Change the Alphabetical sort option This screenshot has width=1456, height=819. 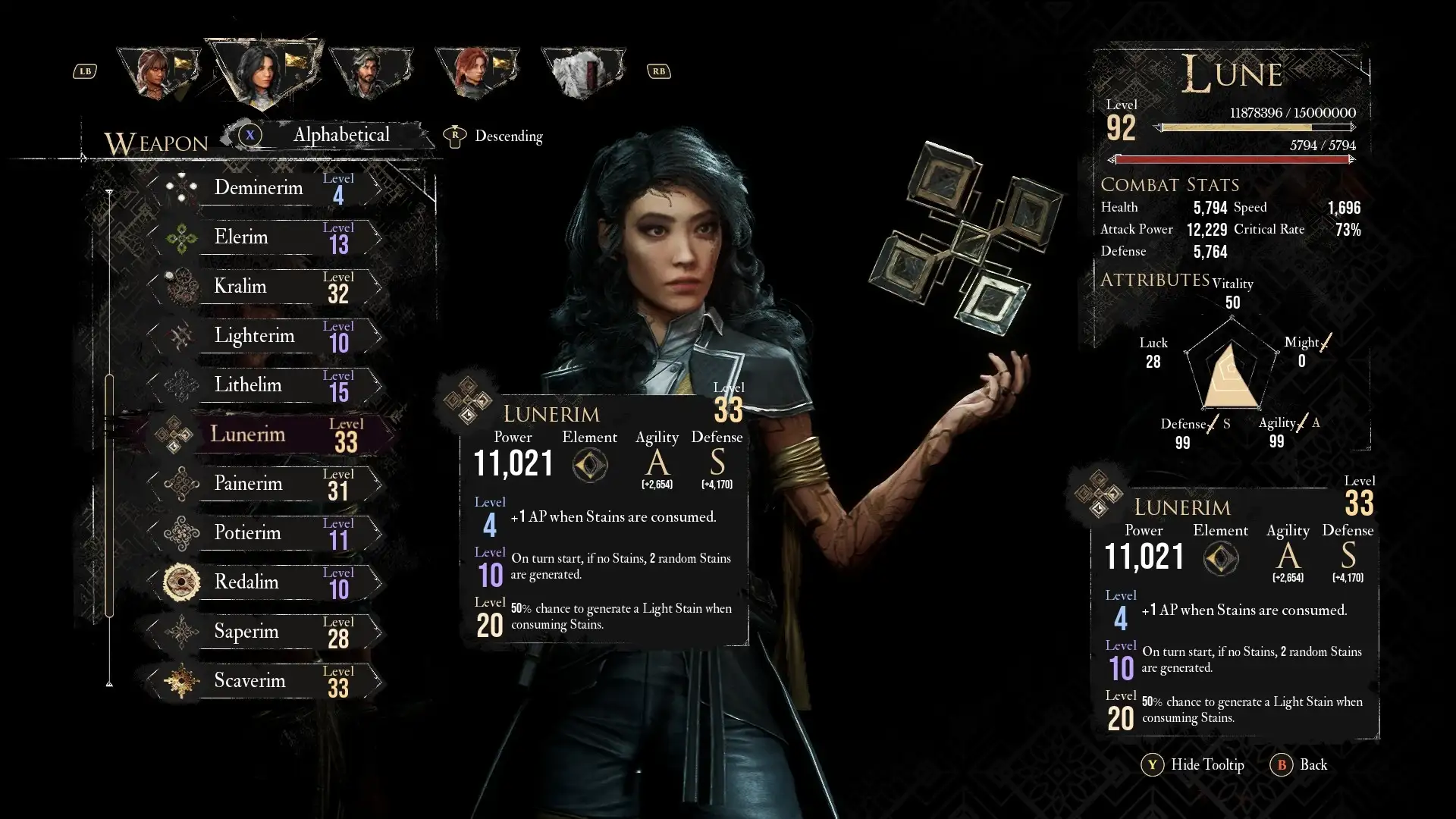tap(340, 136)
